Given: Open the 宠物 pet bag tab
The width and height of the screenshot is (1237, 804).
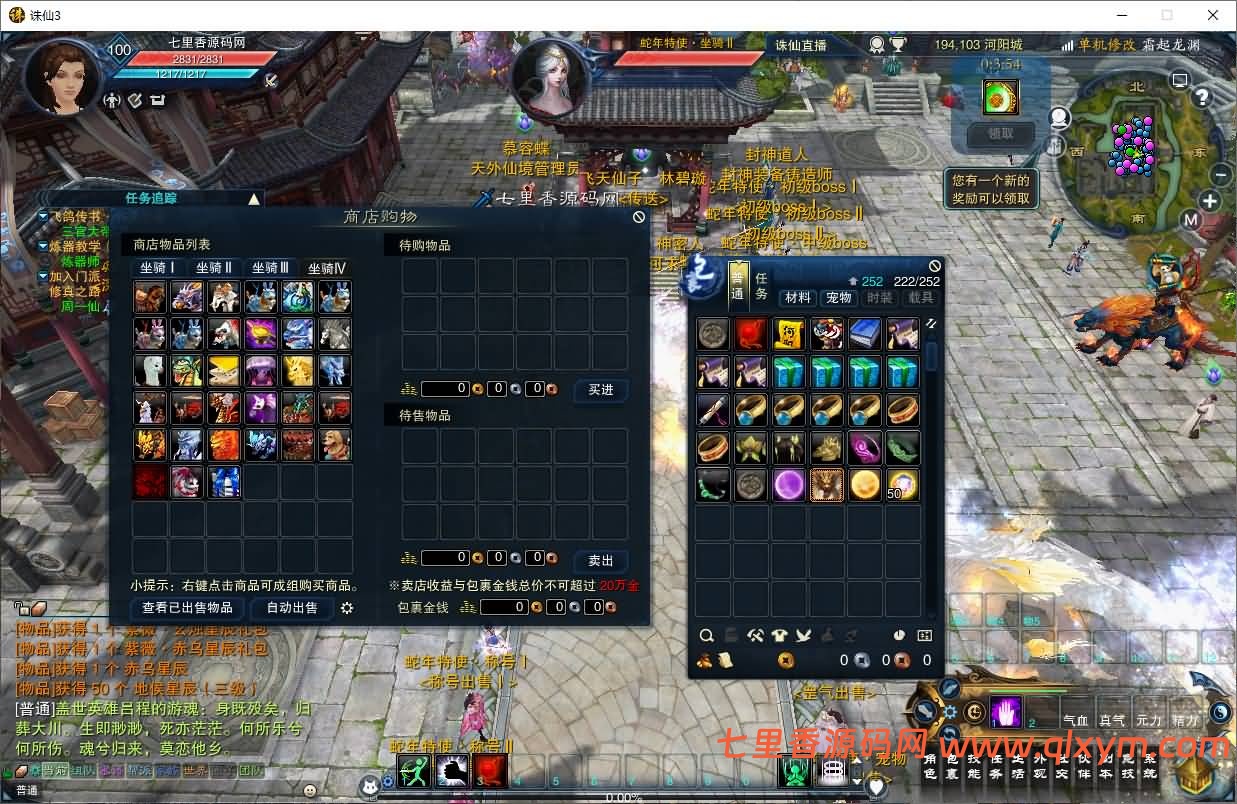Looking at the screenshot, I should (x=838, y=298).
